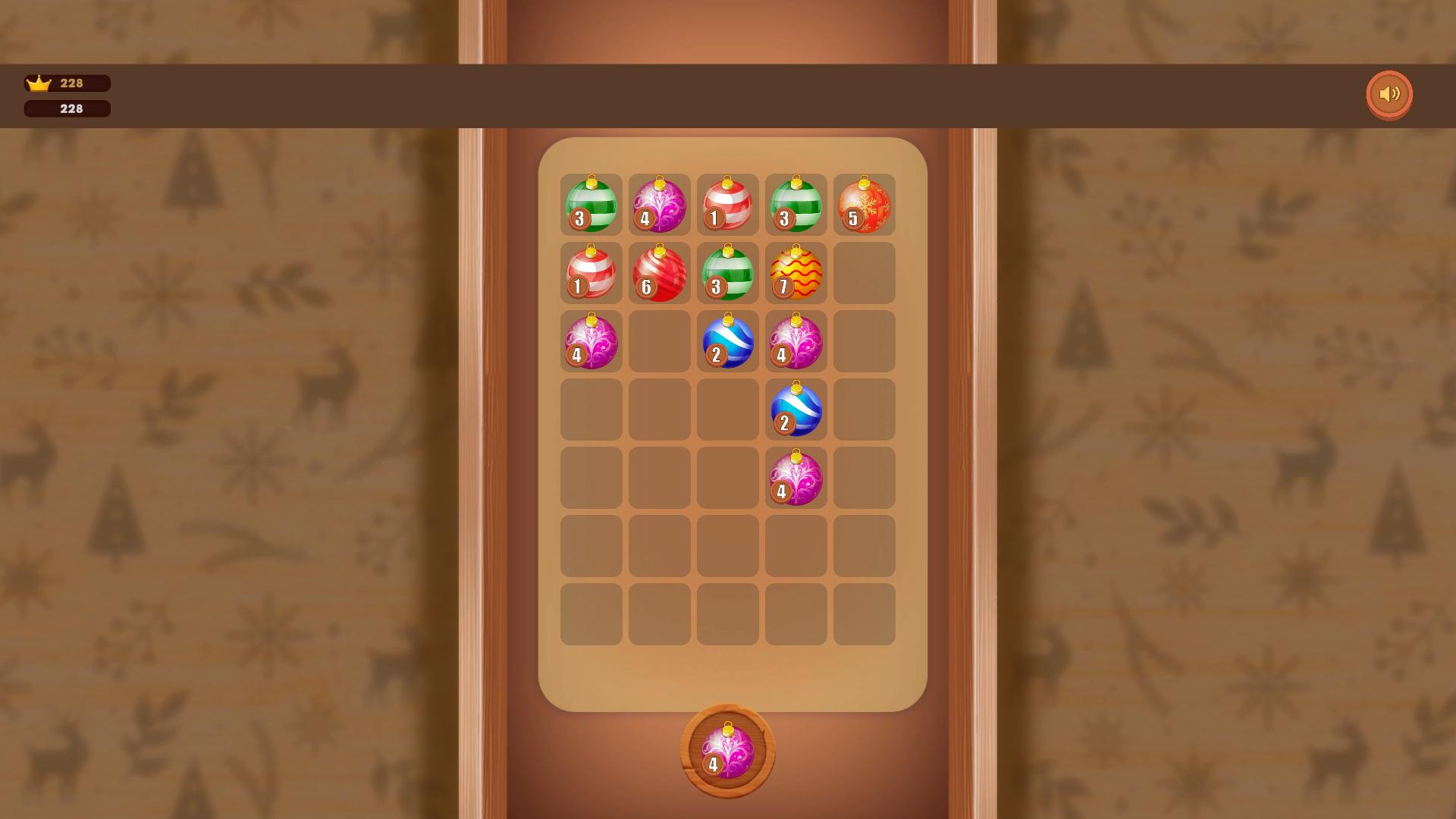This screenshot has height=819, width=1456.
Task: Select the green striped ornament 3 in second row
Action: [x=727, y=273]
